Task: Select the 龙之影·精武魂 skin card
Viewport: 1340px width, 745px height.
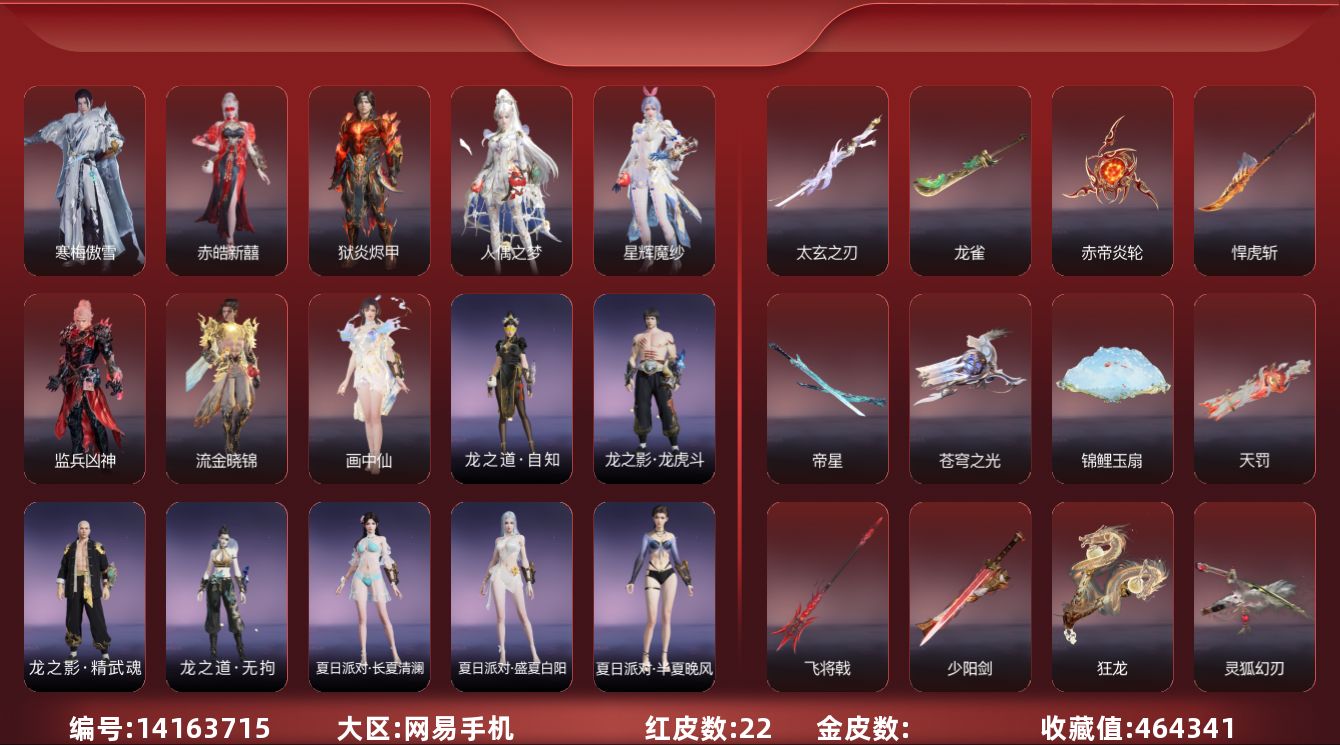Action: pyautogui.click(x=84, y=597)
